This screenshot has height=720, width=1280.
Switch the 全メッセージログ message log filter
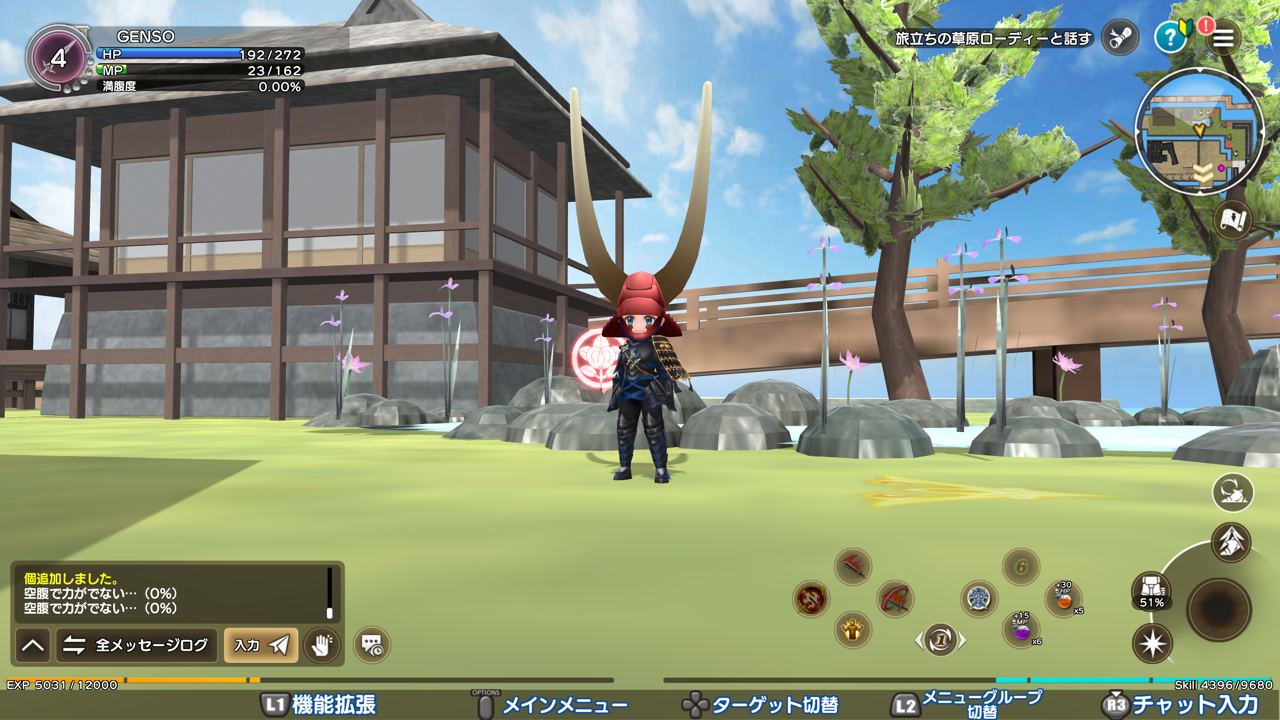click(x=137, y=645)
